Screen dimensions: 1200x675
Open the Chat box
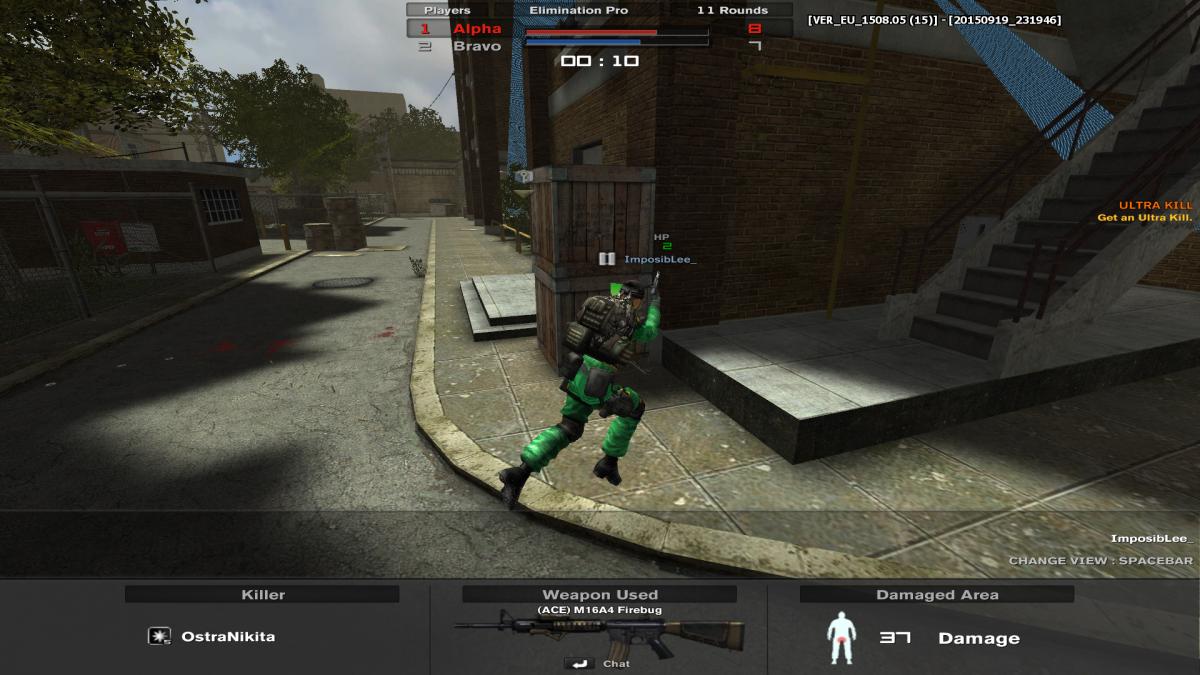click(599, 663)
